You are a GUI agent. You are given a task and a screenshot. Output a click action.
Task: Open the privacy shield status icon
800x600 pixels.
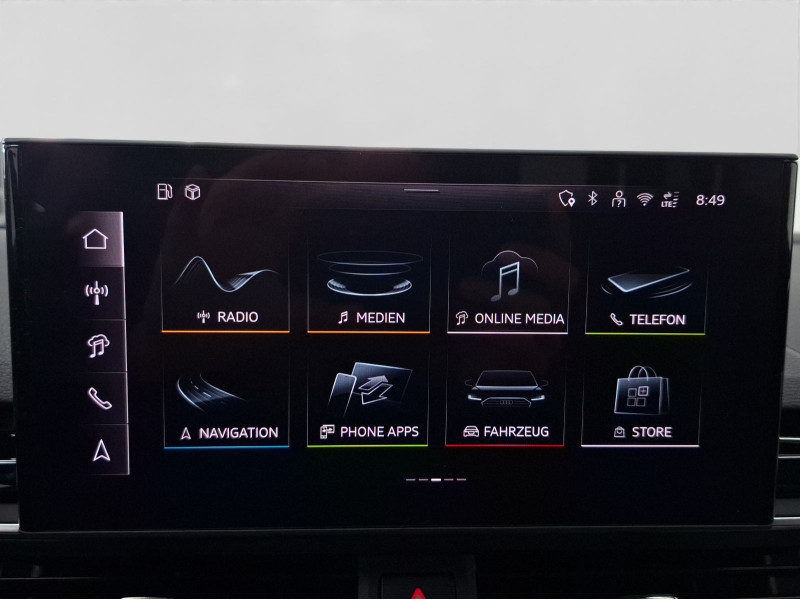tap(567, 199)
